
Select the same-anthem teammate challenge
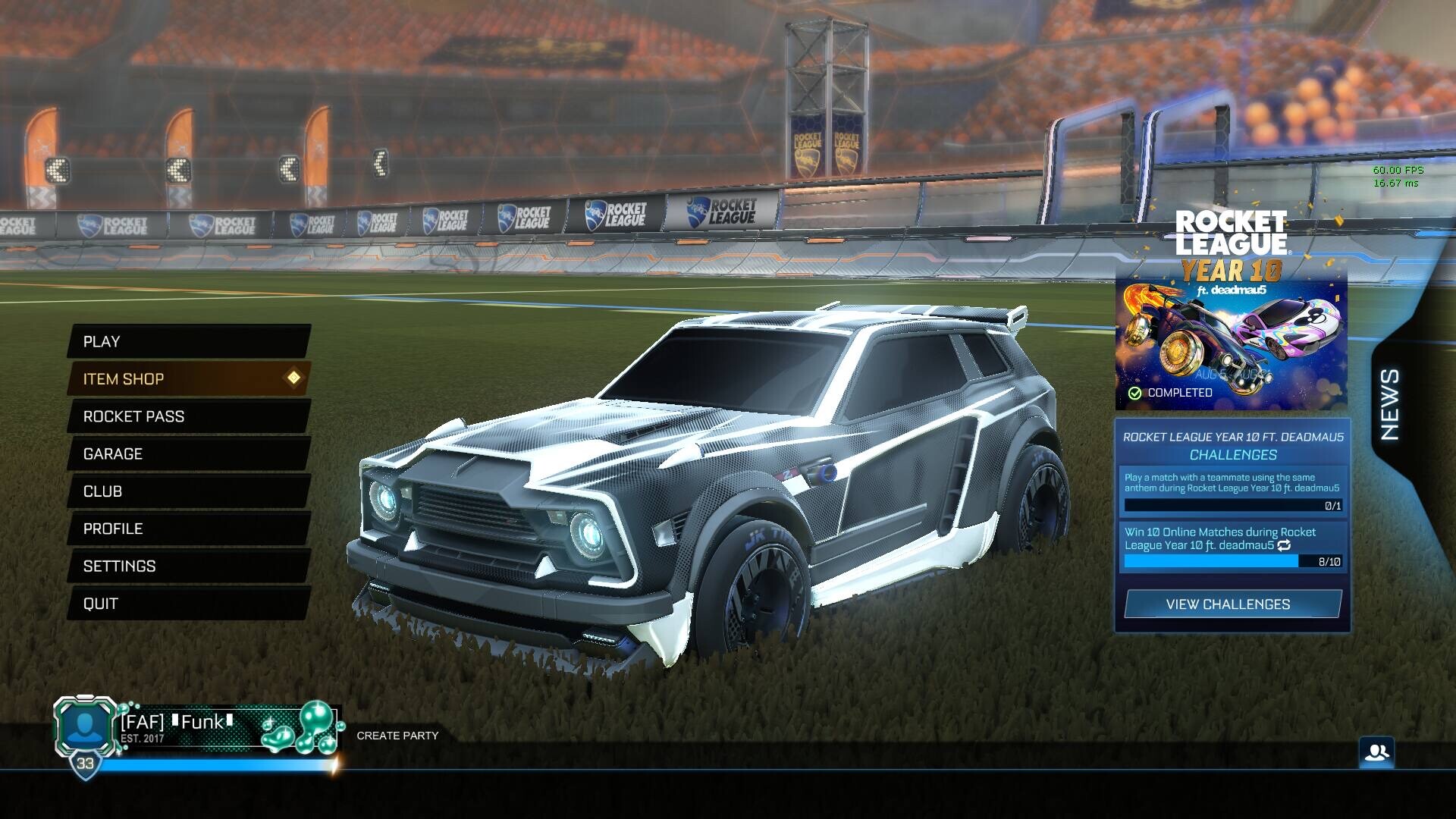1232,491
